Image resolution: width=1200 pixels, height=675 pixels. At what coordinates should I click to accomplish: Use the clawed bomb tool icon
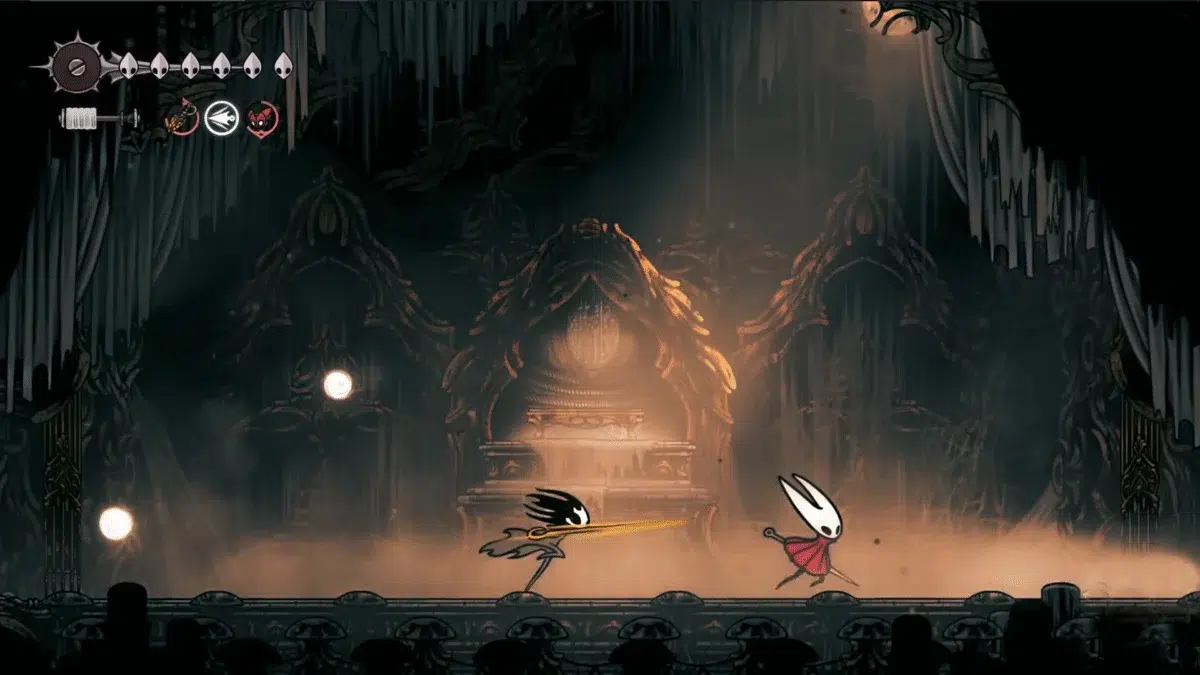click(x=180, y=119)
